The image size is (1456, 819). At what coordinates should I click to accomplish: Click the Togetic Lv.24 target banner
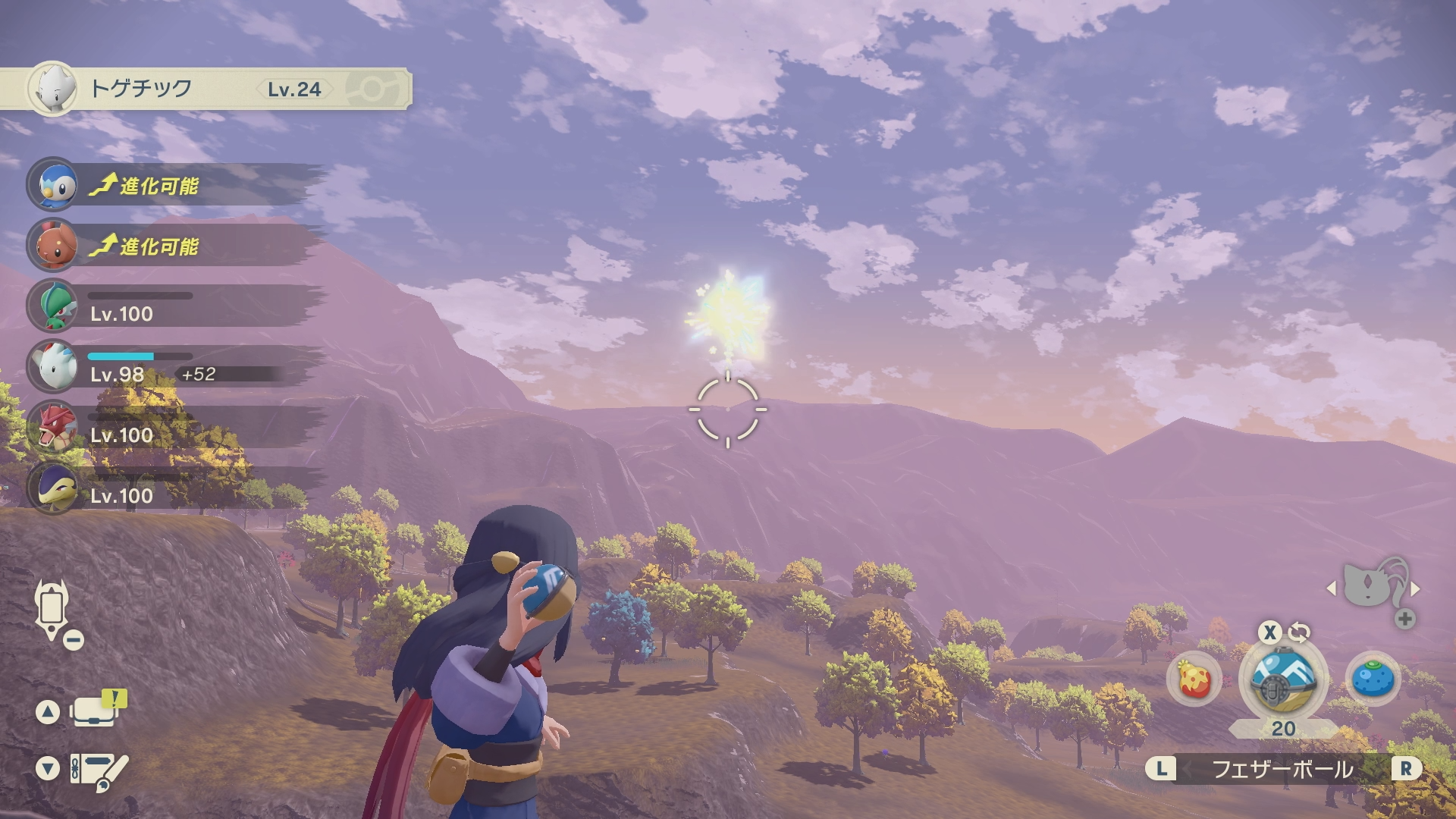coord(205,89)
